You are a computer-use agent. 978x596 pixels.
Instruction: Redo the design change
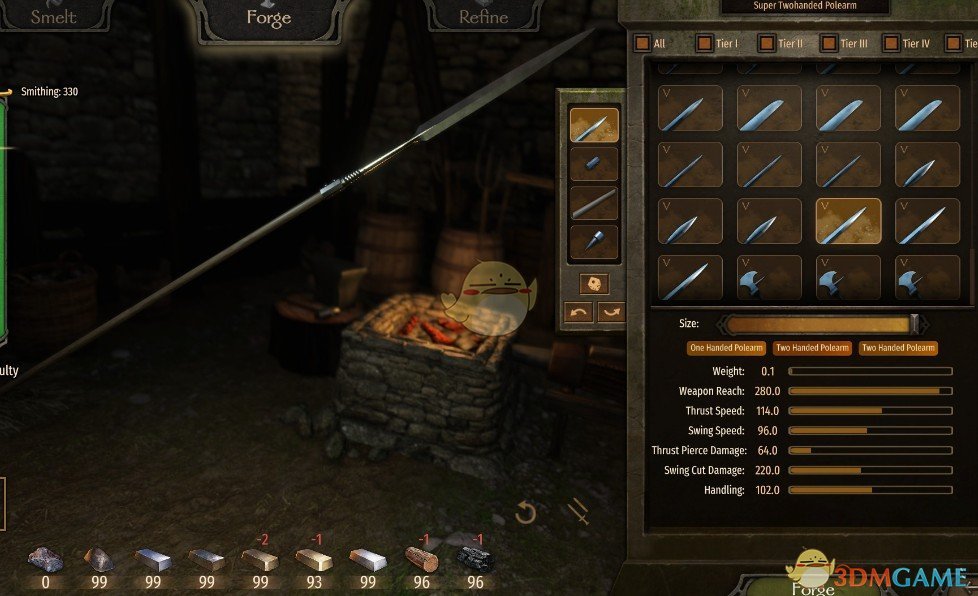[610, 312]
